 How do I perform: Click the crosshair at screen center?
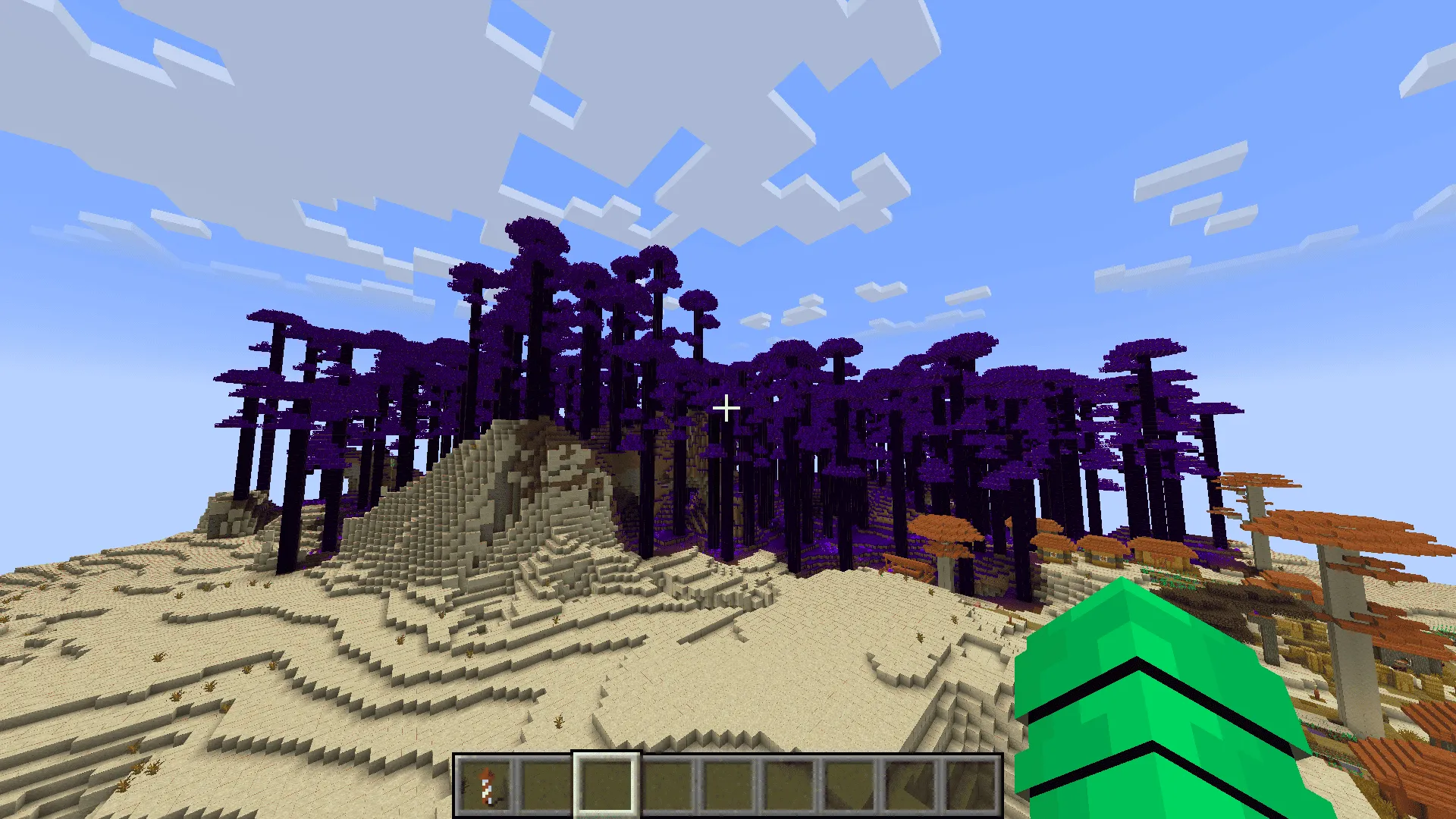[x=726, y=409]
